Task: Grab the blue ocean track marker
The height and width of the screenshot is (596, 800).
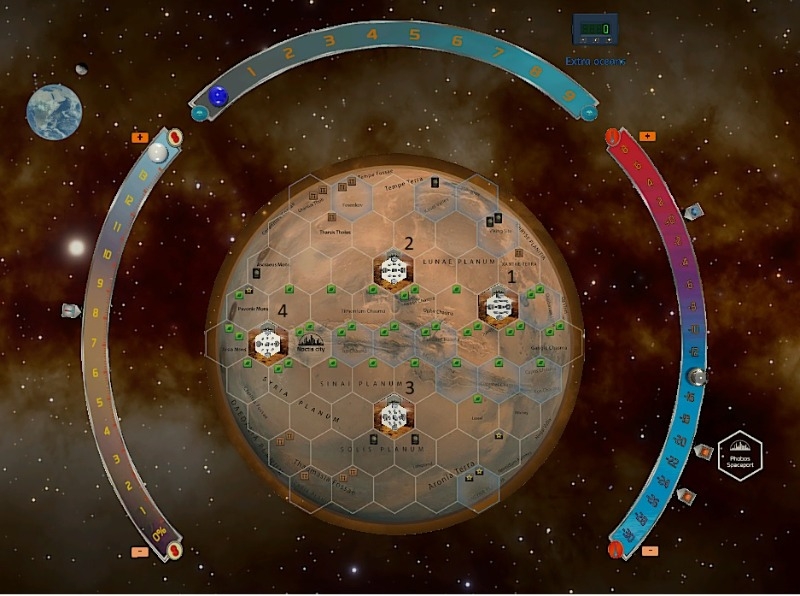Action: pos(217,97)
